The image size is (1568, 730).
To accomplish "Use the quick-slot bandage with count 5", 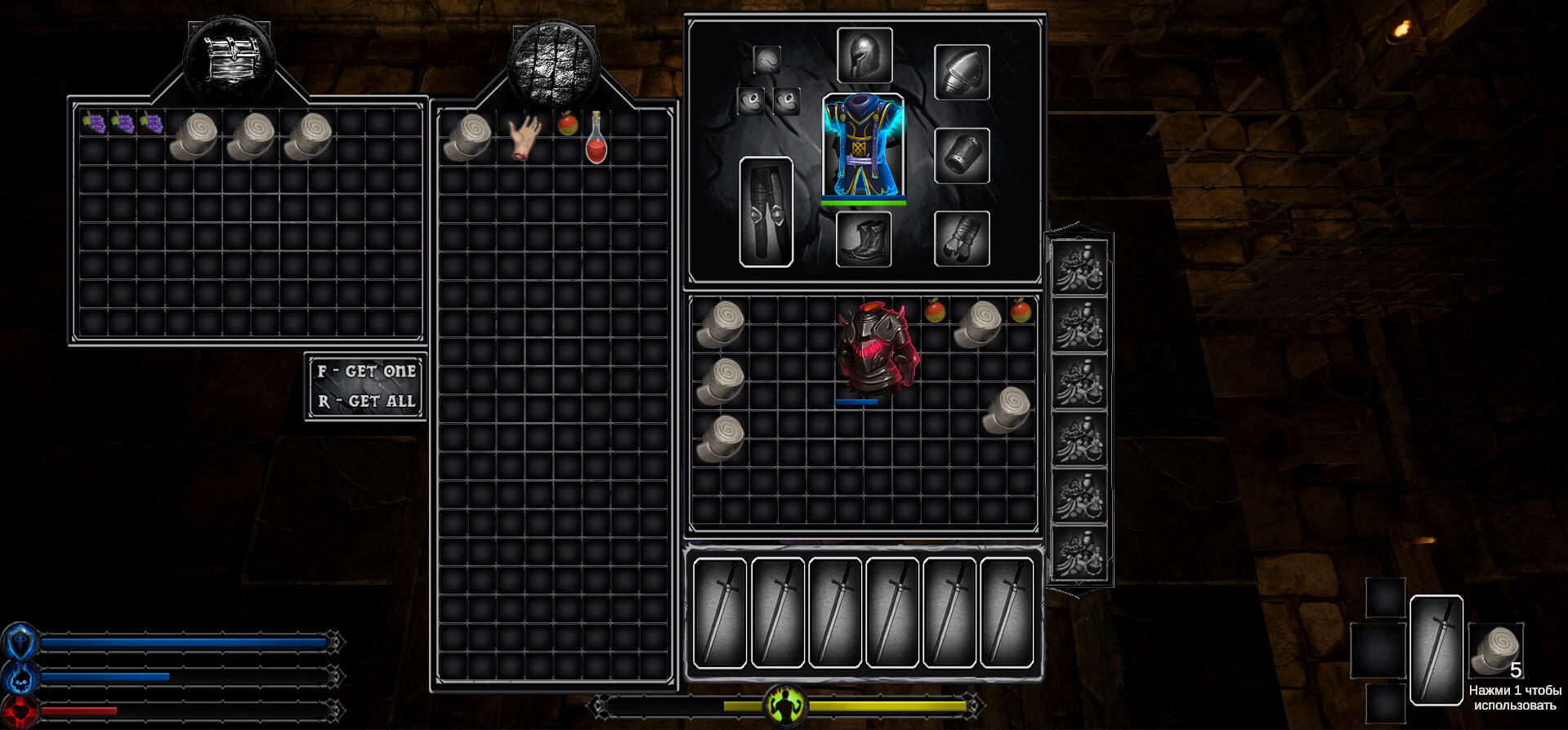I will tap(1494, 650).
